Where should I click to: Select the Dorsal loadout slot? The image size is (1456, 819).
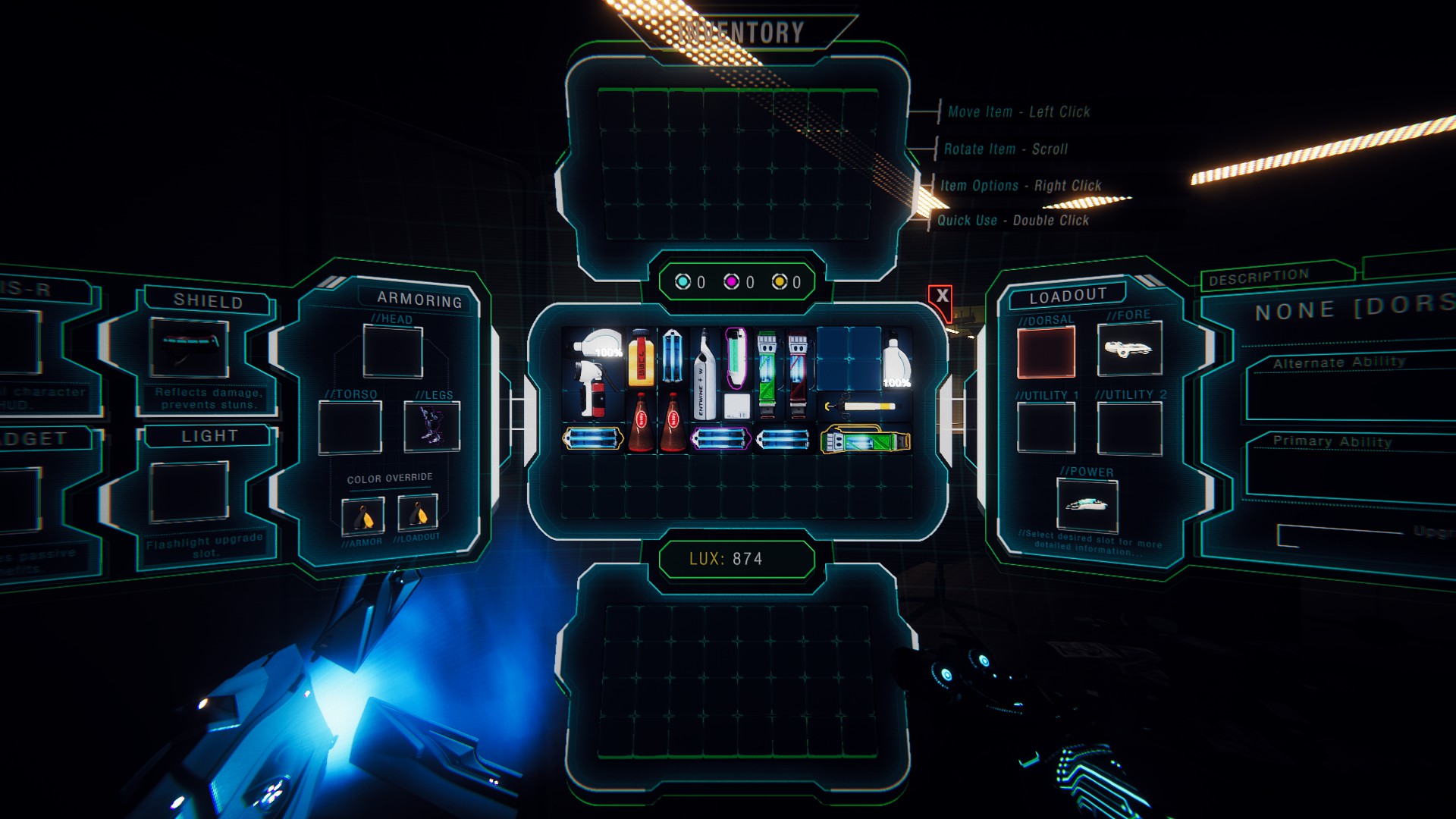(x=1046, y=353)
